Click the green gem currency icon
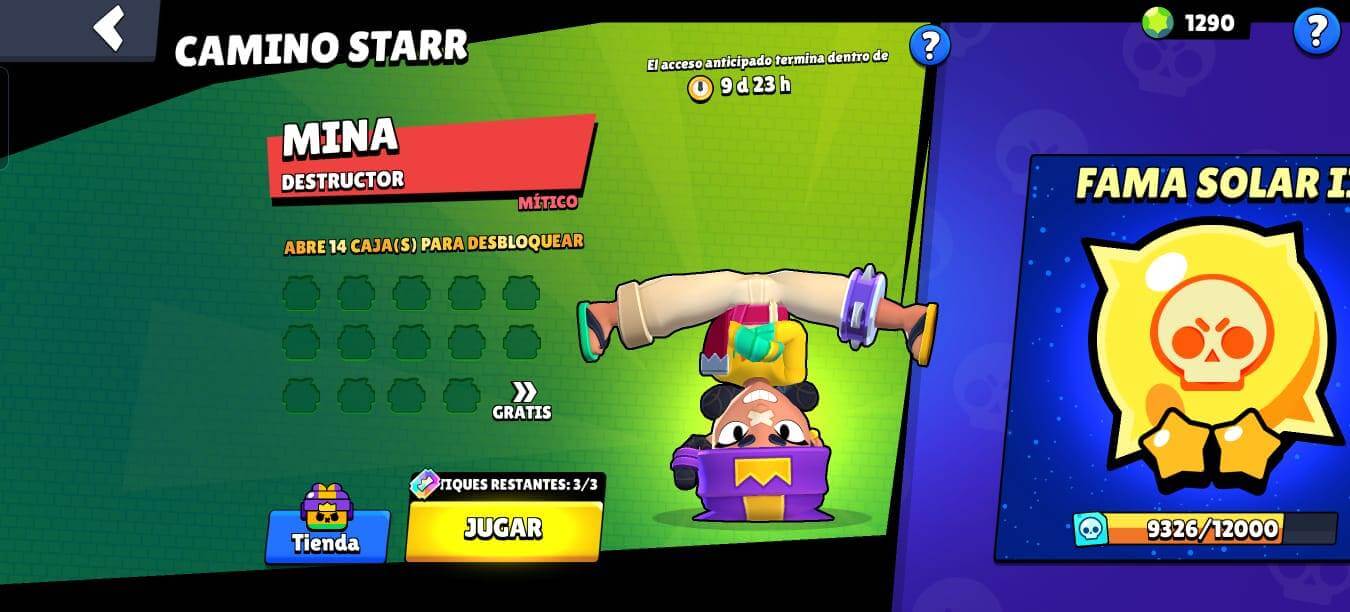Image resolution: width=1350 pixels, height=612 pixels. tap(1157, 23)
